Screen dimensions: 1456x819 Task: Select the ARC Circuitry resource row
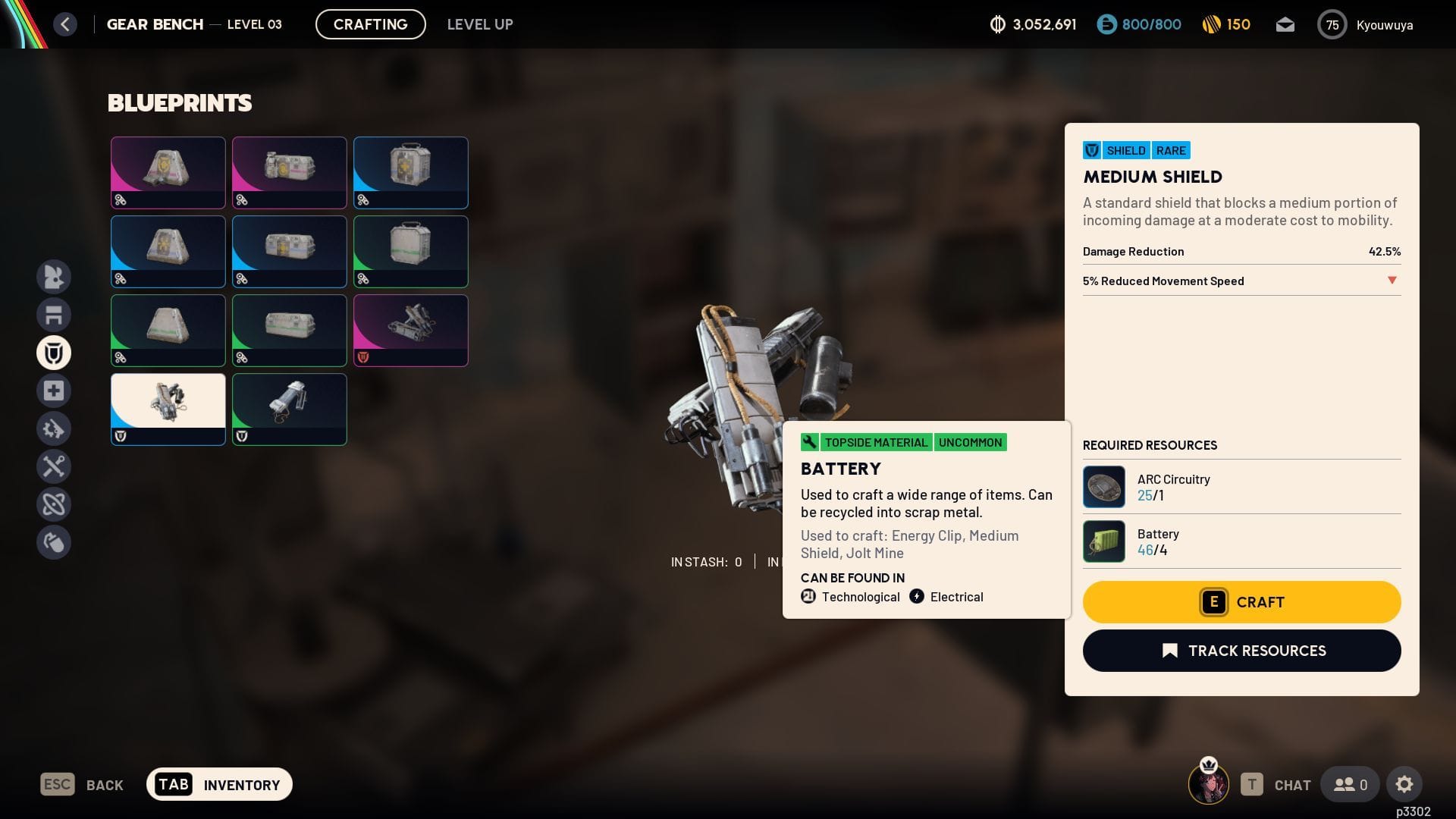click(x=1241, y=487)
